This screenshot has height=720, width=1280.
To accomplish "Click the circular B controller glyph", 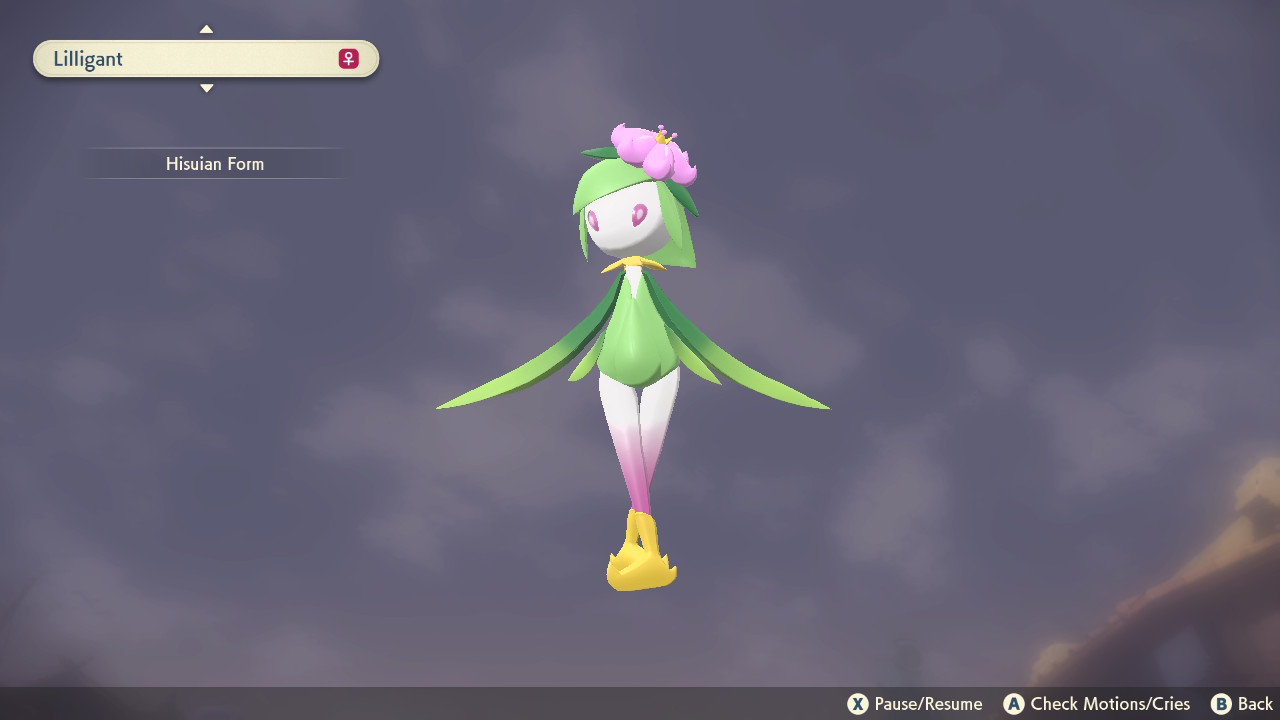I will pyautogui.click(x=1219, y=703).
